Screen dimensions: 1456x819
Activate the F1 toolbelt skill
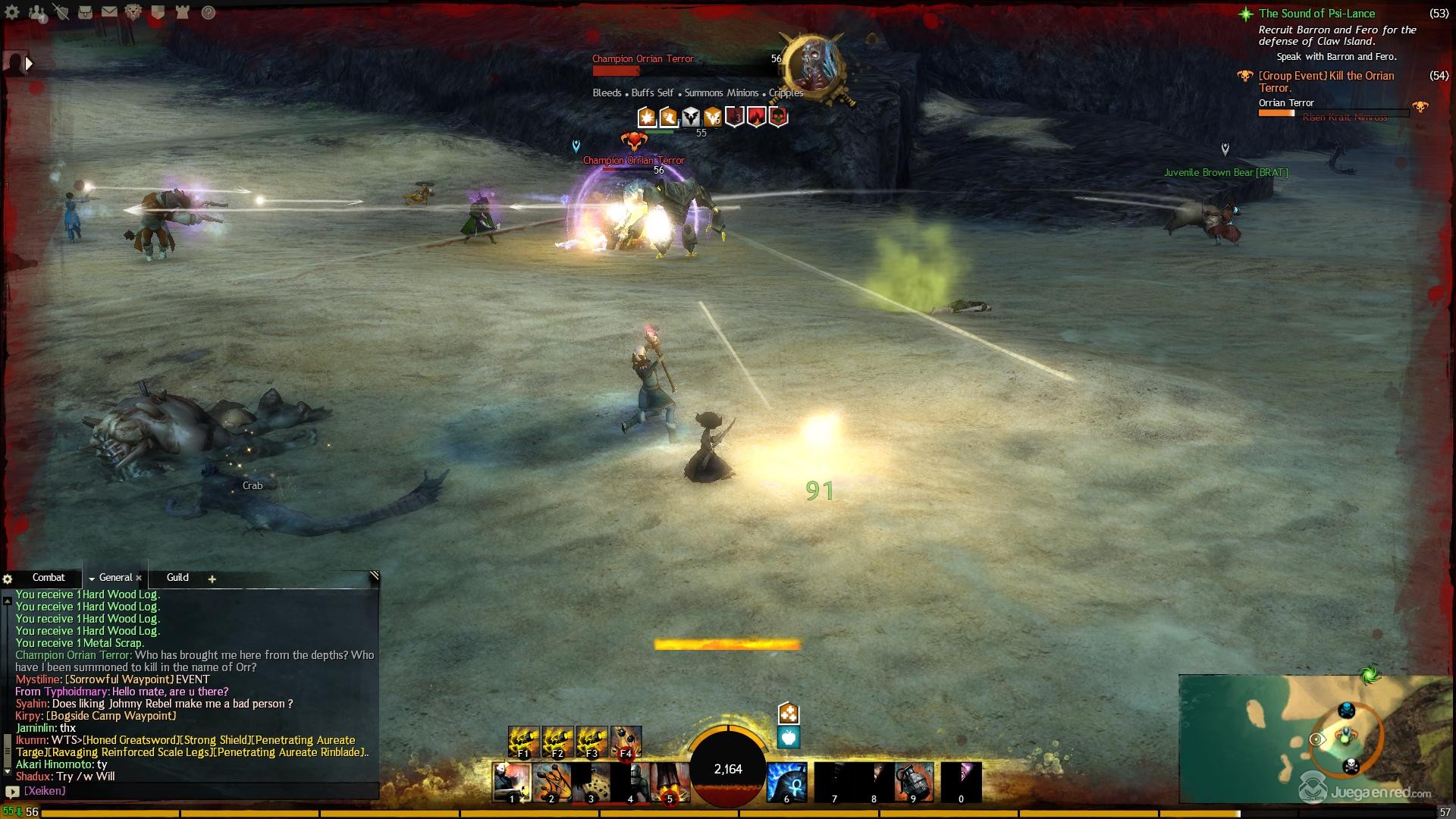(x=523, y=742)
